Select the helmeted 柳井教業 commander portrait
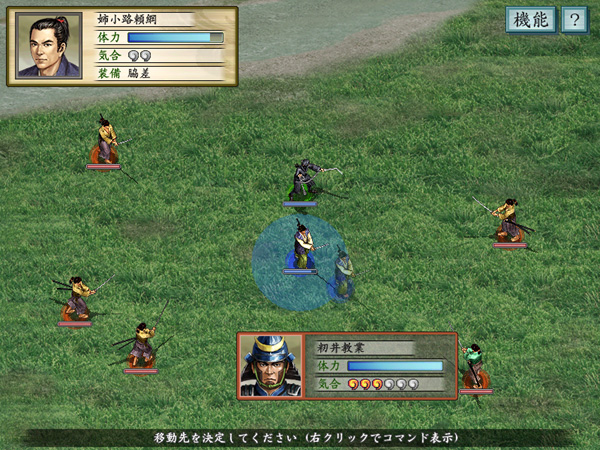The height and width of the screenshot is (450, 600). 270,366
